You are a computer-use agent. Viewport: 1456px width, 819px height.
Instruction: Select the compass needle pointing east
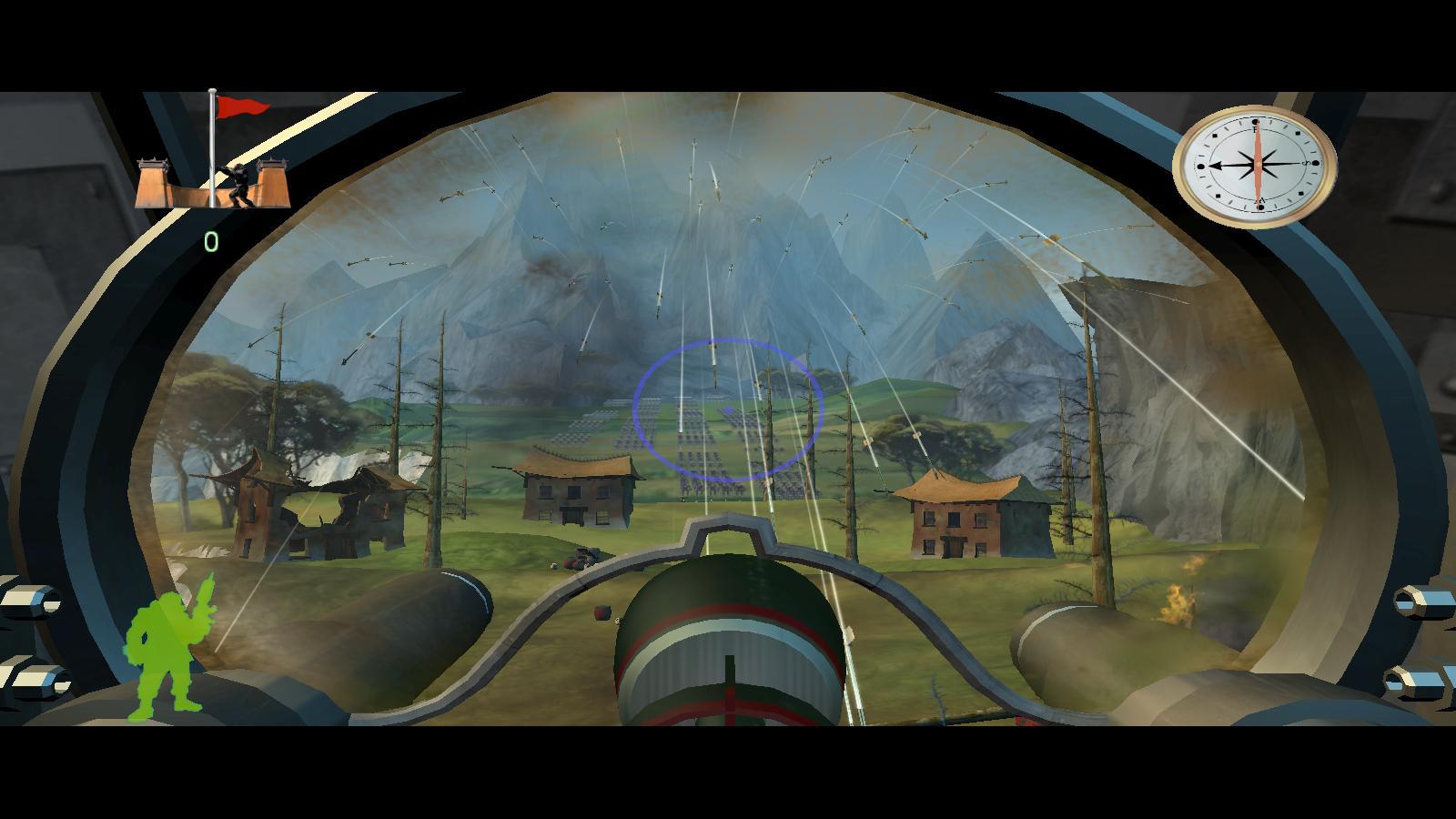click(1219, 166)
